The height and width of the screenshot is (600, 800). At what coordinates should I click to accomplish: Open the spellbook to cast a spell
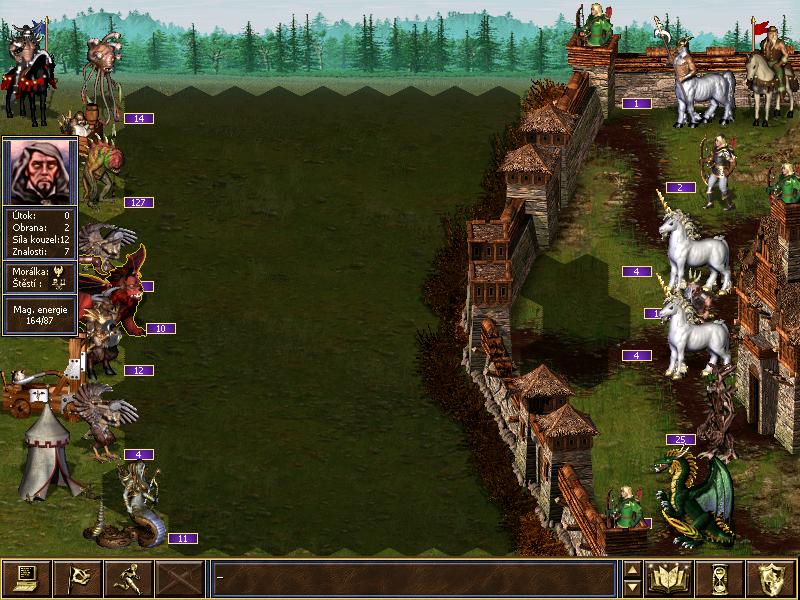(x=669, y=577)
